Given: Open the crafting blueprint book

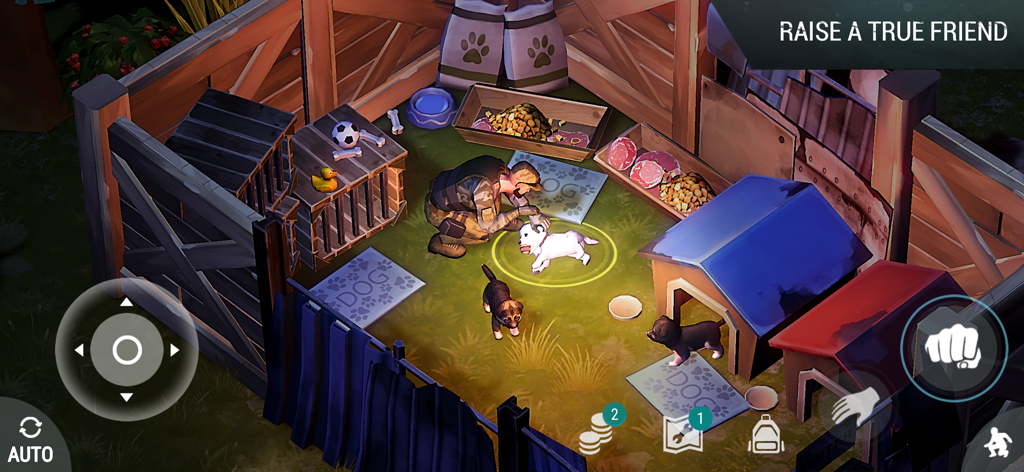Looking at the screenshot, I should pyautogui.click(x=682, y=433).
